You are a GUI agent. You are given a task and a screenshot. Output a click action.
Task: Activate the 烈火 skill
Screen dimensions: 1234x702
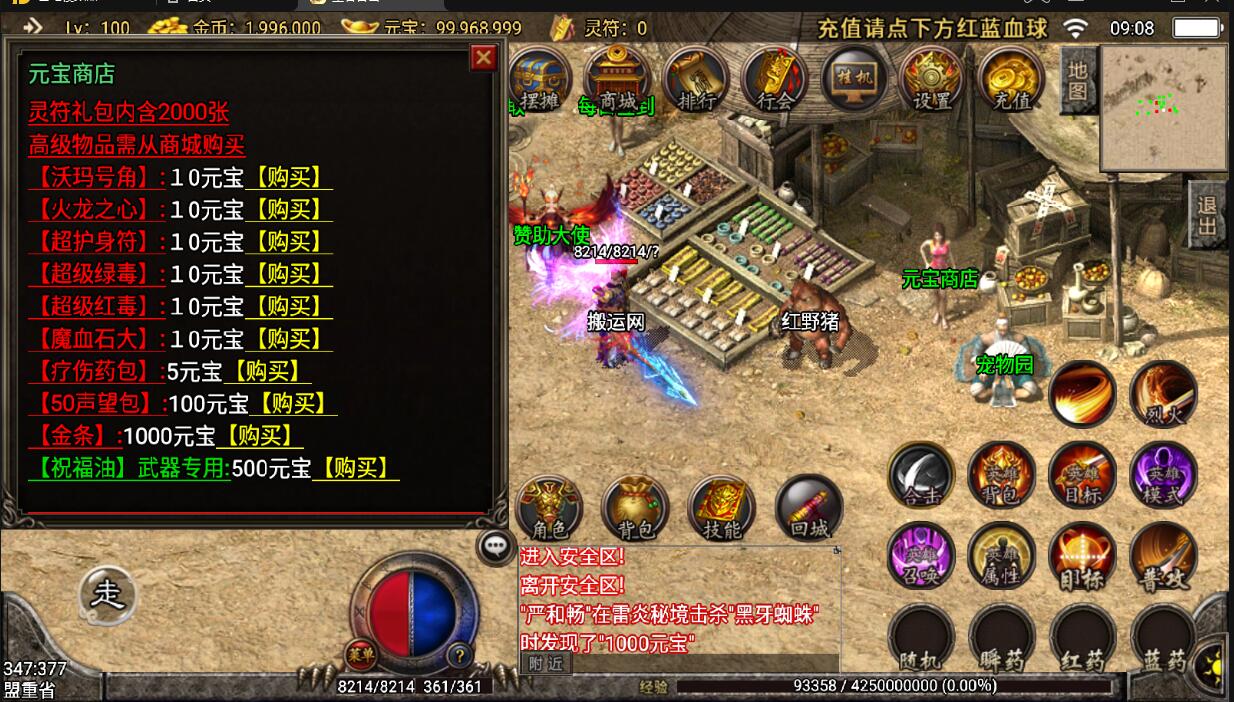[x=1163, y=394]
